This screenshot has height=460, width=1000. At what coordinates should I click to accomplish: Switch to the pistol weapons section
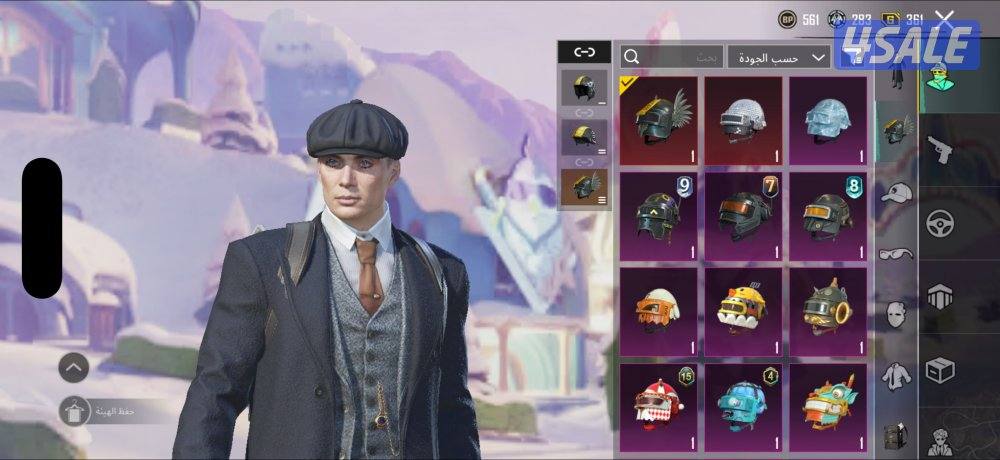coord(940,150)
